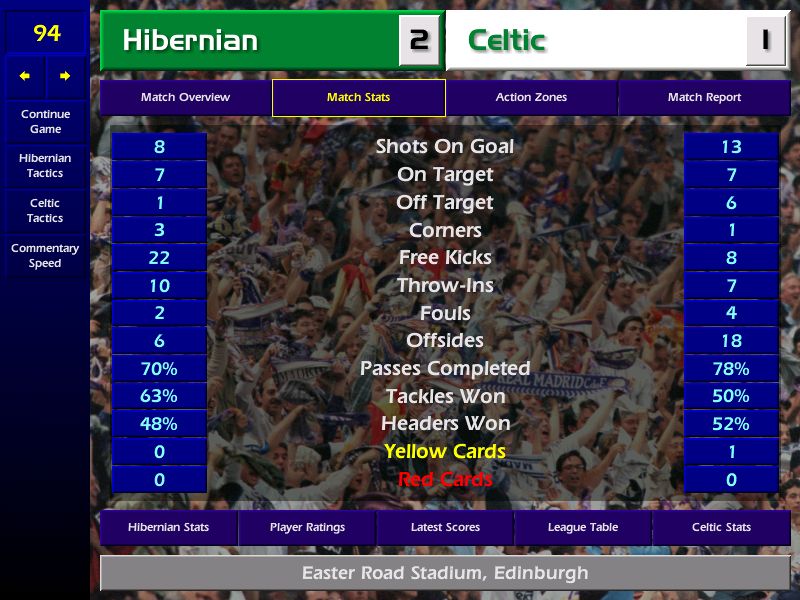
Task: Open the Match Report tab
Action: 704,98
